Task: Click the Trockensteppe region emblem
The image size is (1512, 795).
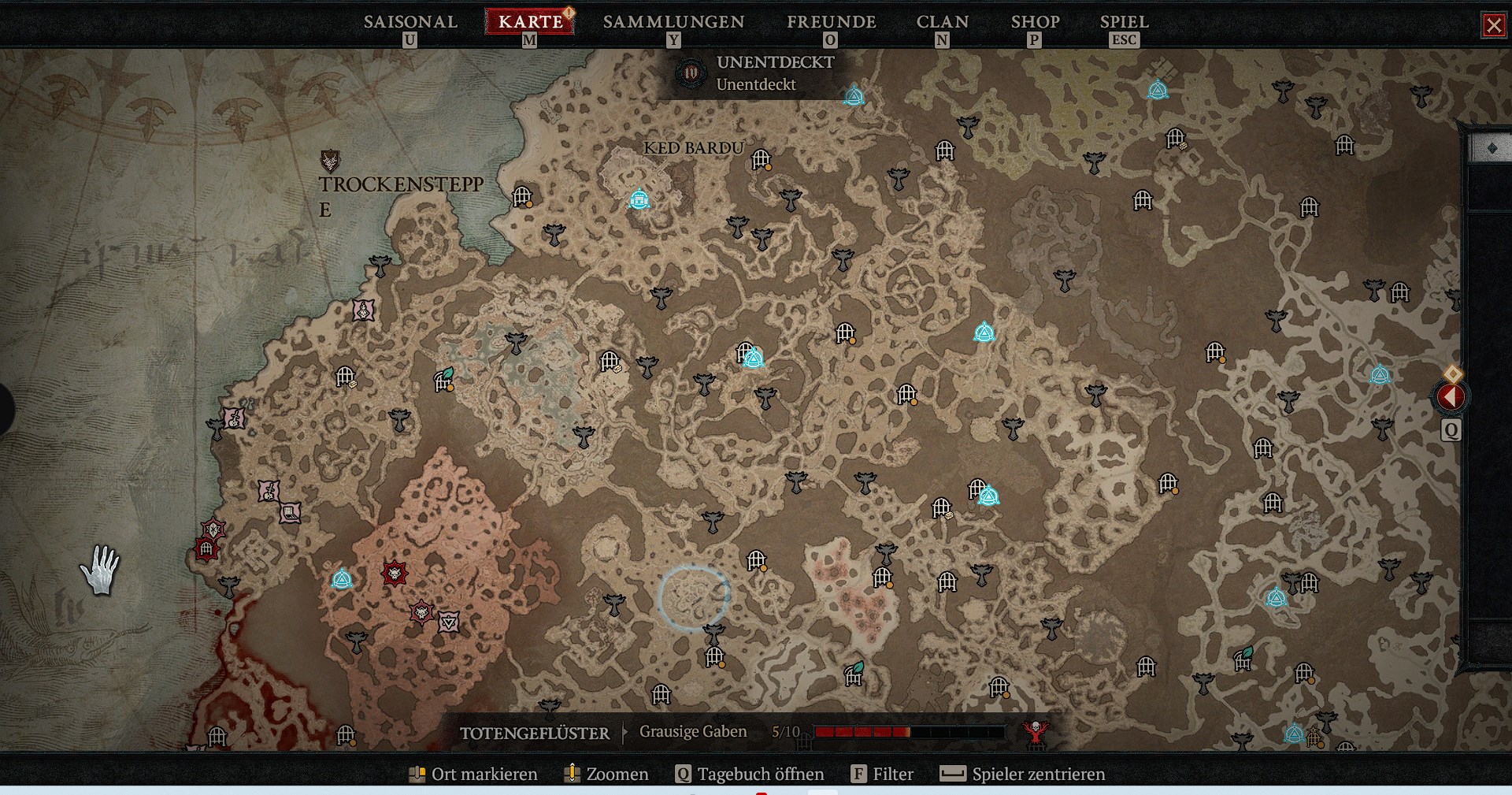Action: (x=330, y=161)
